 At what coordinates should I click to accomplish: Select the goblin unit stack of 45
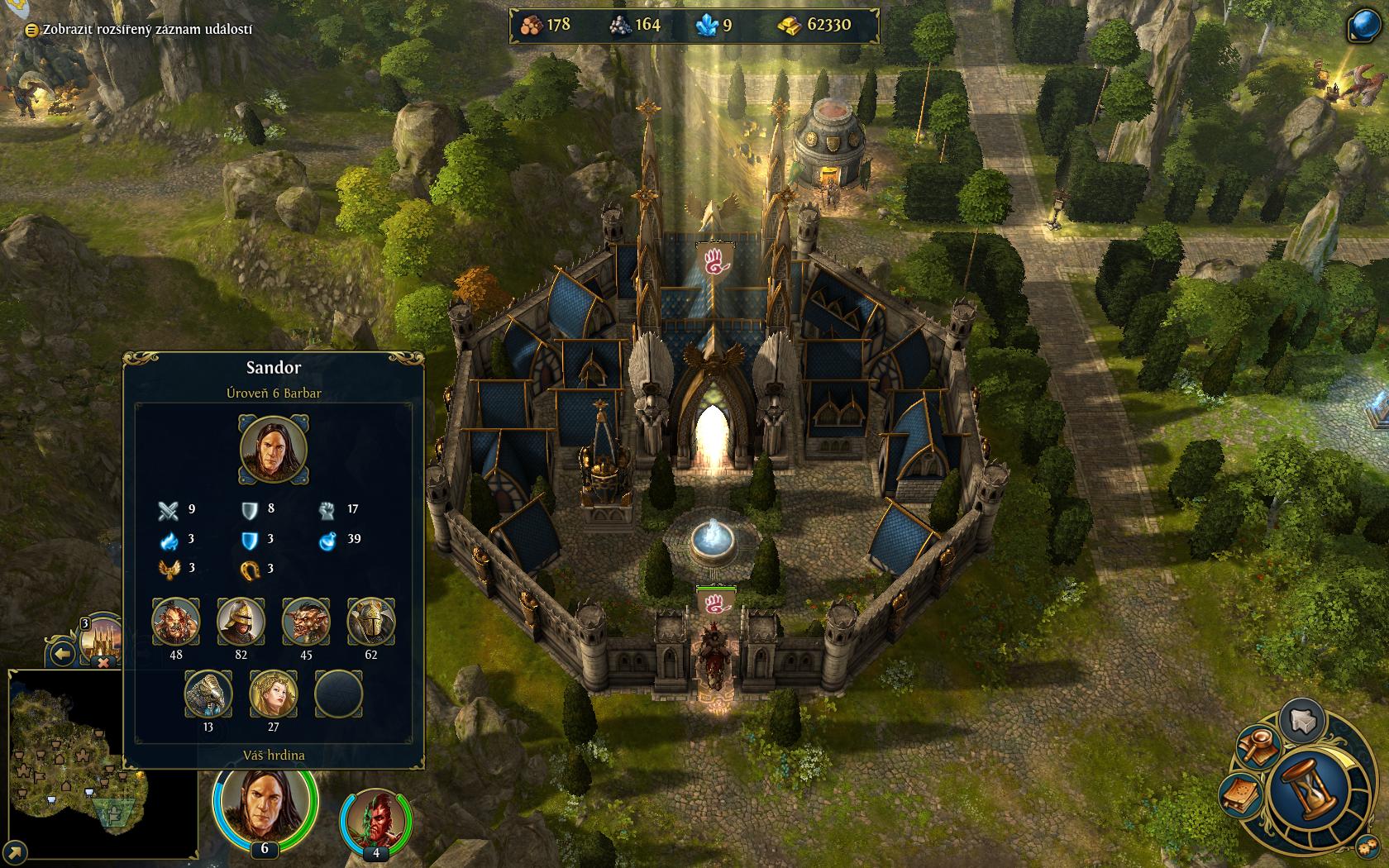pos(306,622)
